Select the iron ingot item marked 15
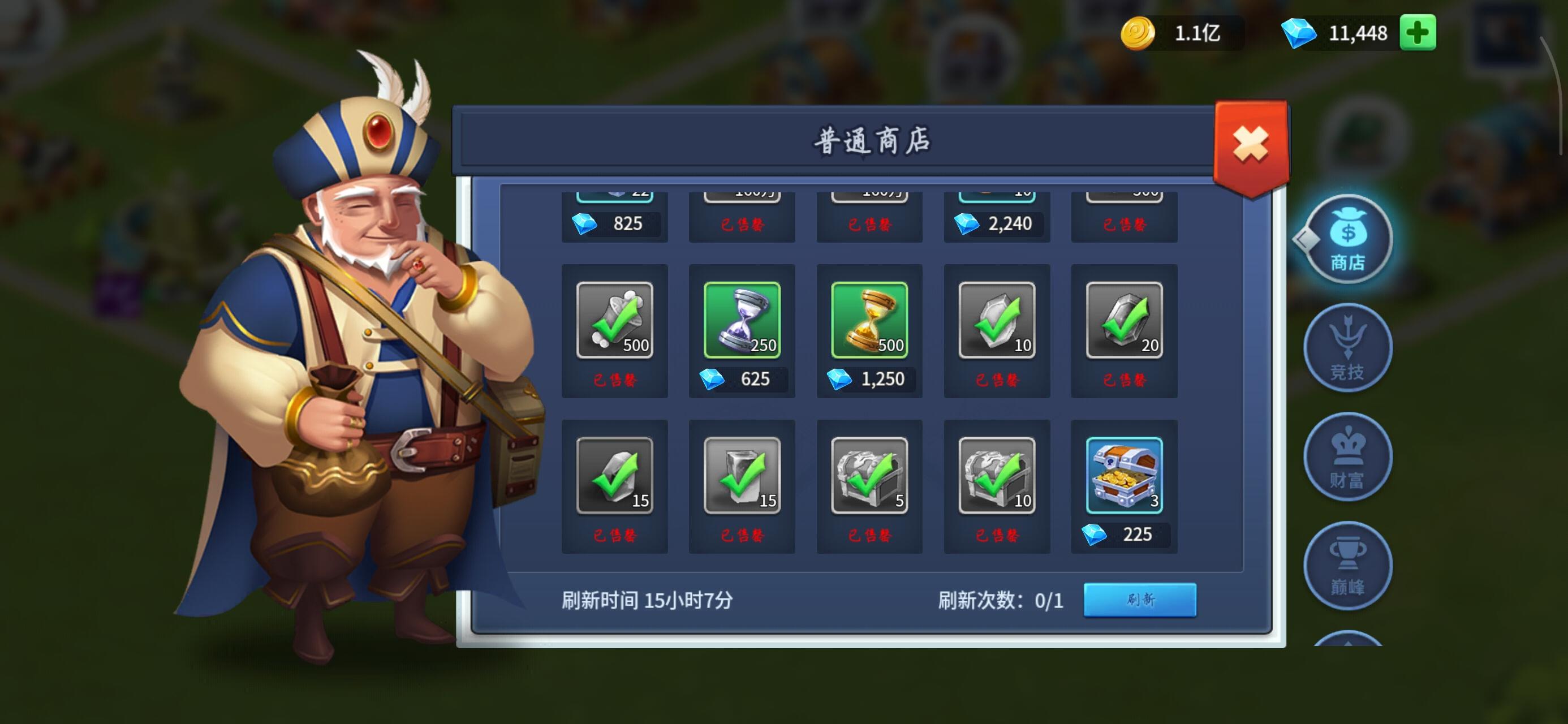The width and height of the screenshot is (1568, 724). pyautogui.click(x=742, y=479)
